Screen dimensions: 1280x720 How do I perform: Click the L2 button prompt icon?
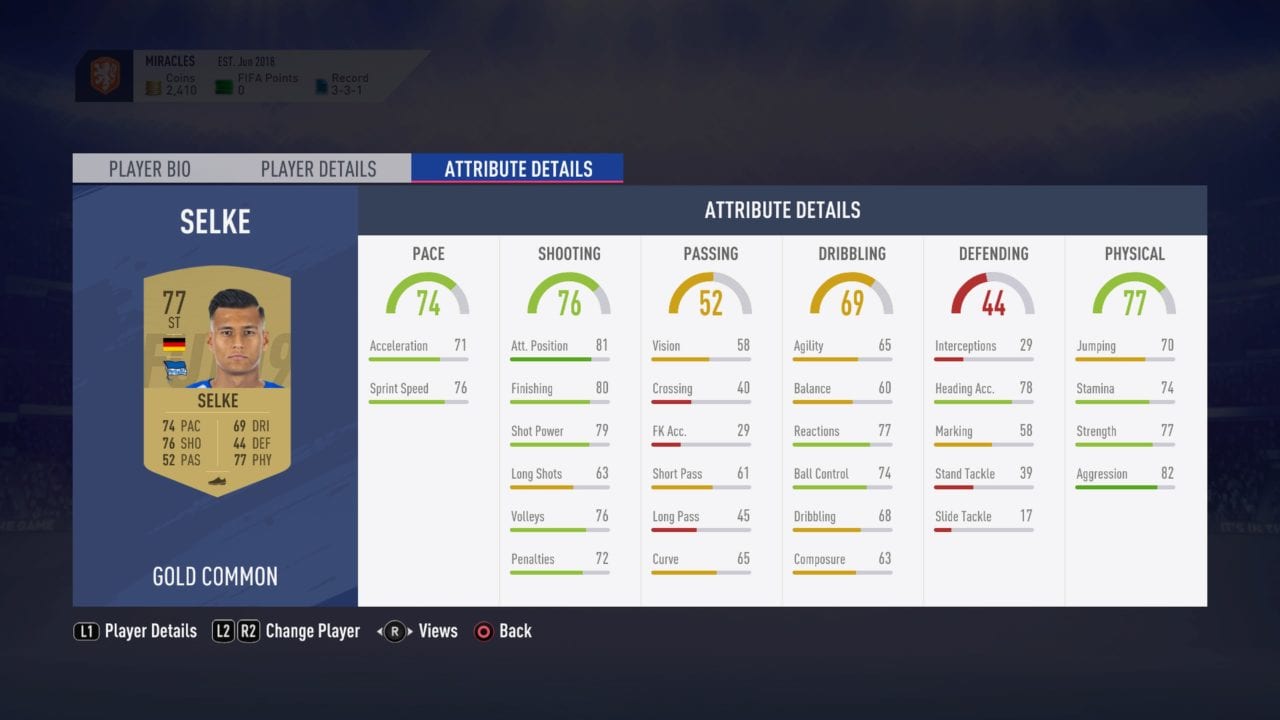[x=224, y=631]
